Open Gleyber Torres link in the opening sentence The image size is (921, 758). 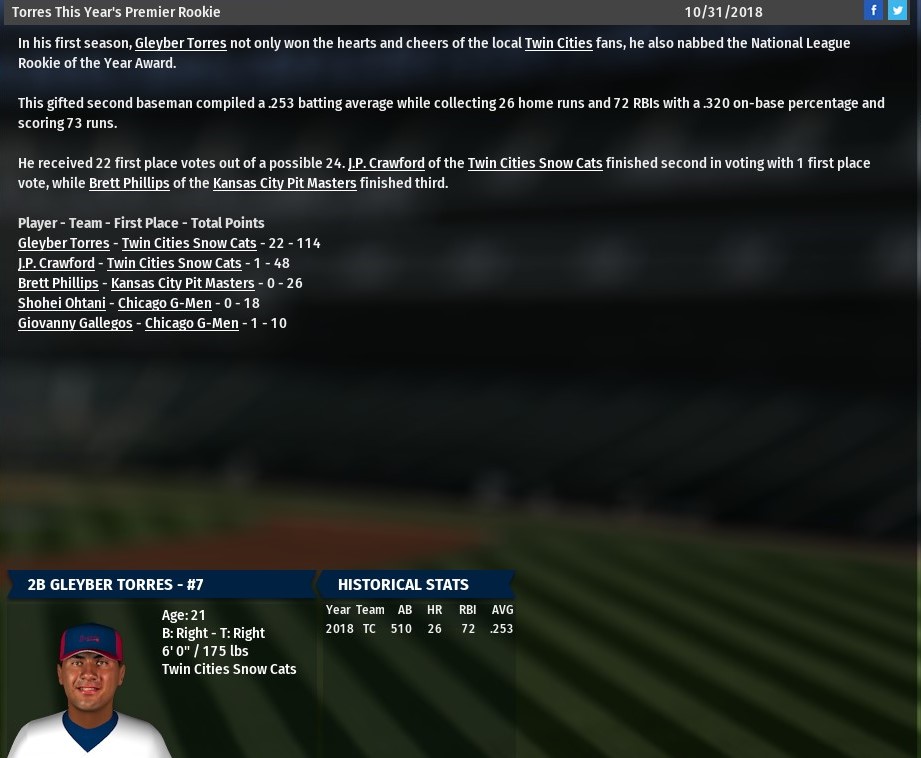180,44
